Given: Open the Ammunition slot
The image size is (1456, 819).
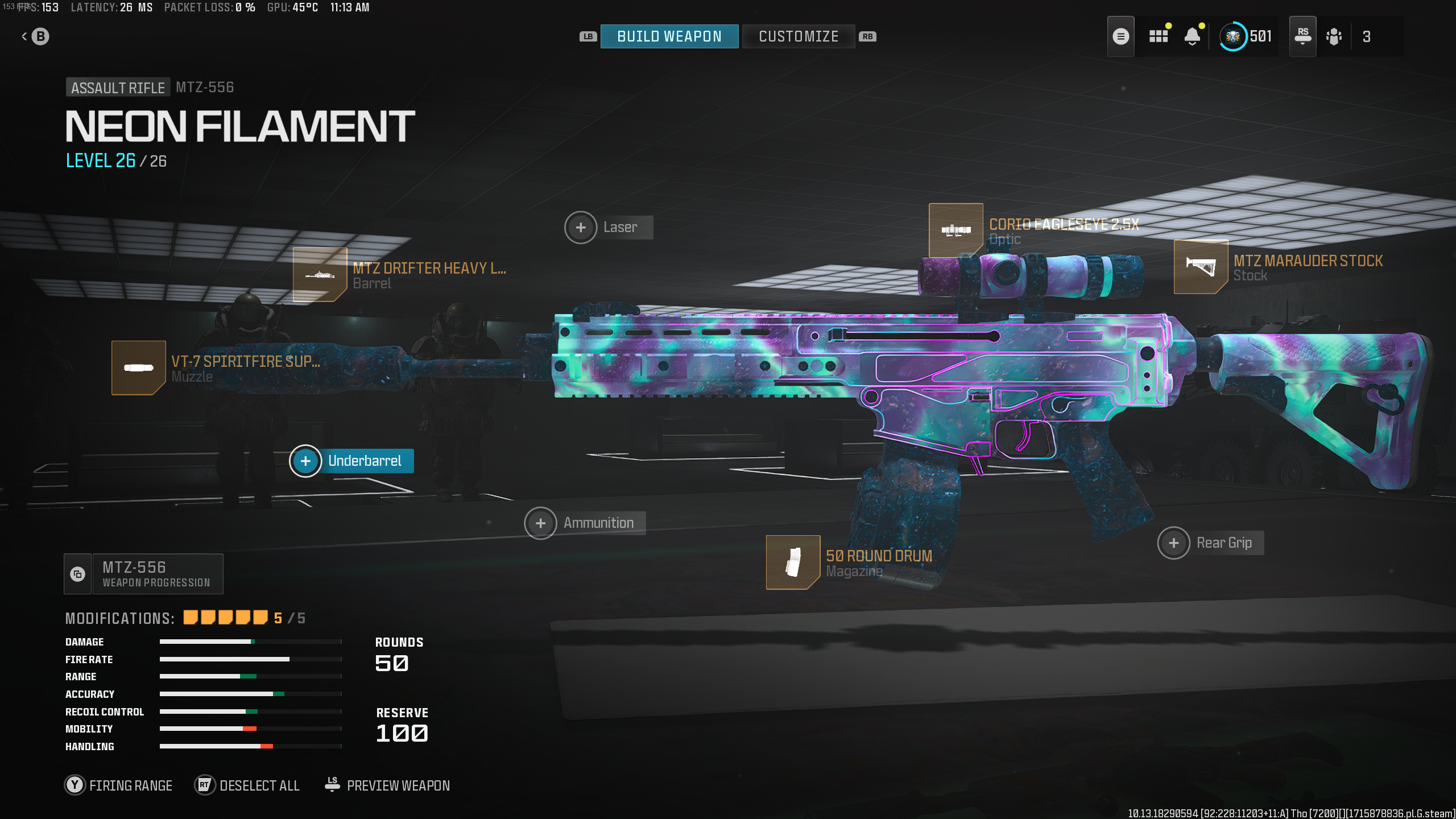Looking at the screenshot, I should pyautogui.click(x=540, y=523).
